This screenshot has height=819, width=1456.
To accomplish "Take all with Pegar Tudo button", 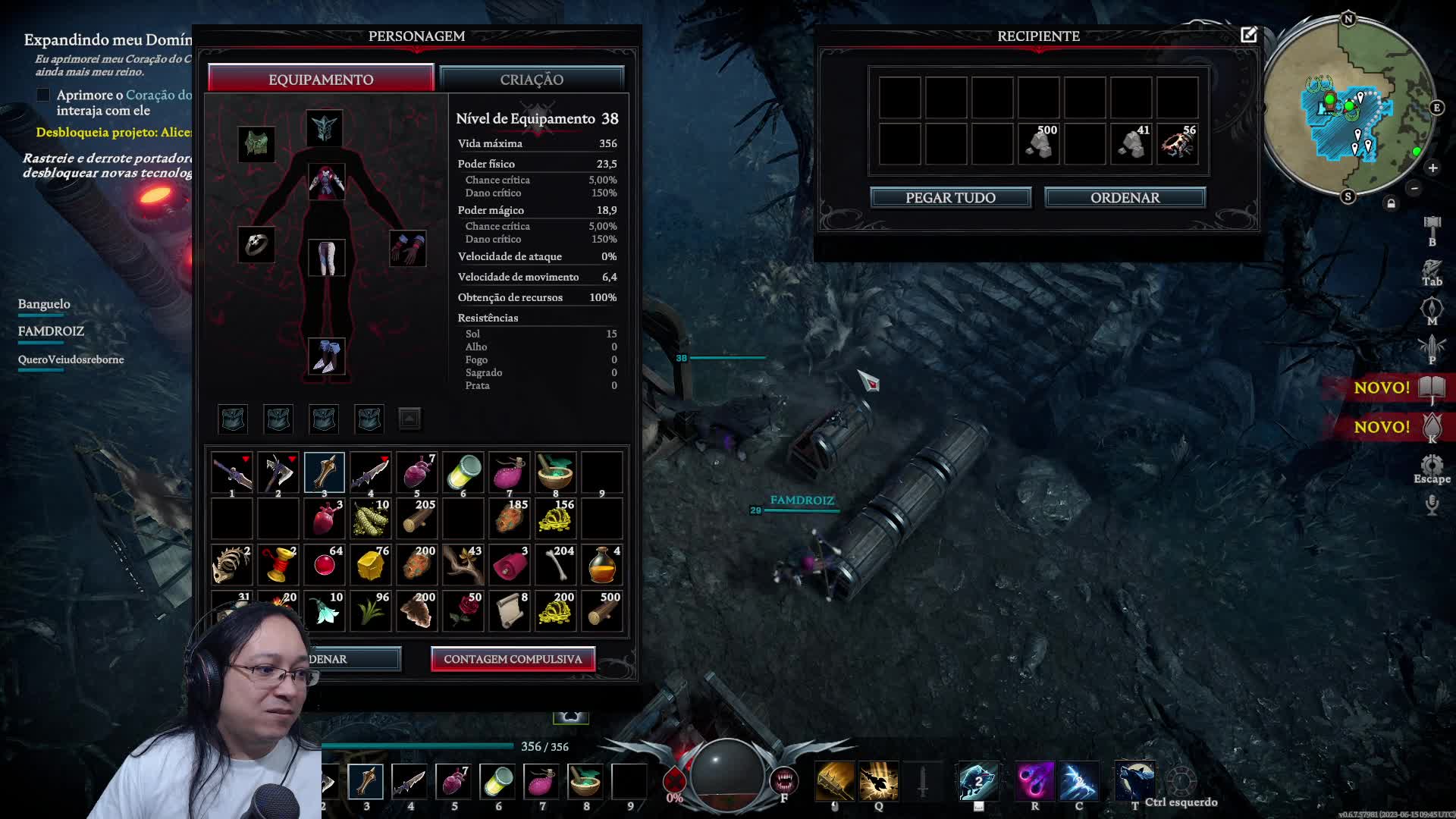I will click(950, 198).
